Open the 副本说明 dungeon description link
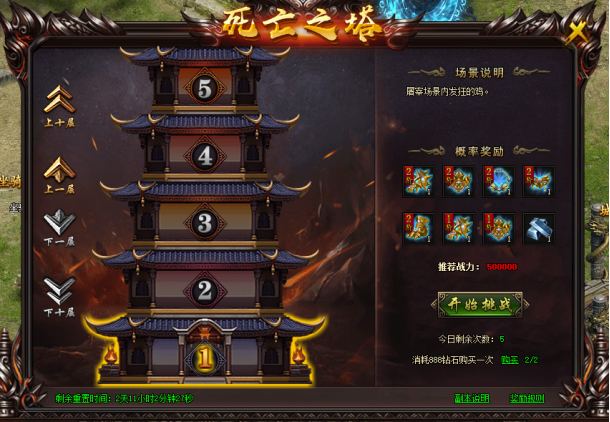Image resolution: width=610 pixels, height=422 pixels. click(473, 398)
